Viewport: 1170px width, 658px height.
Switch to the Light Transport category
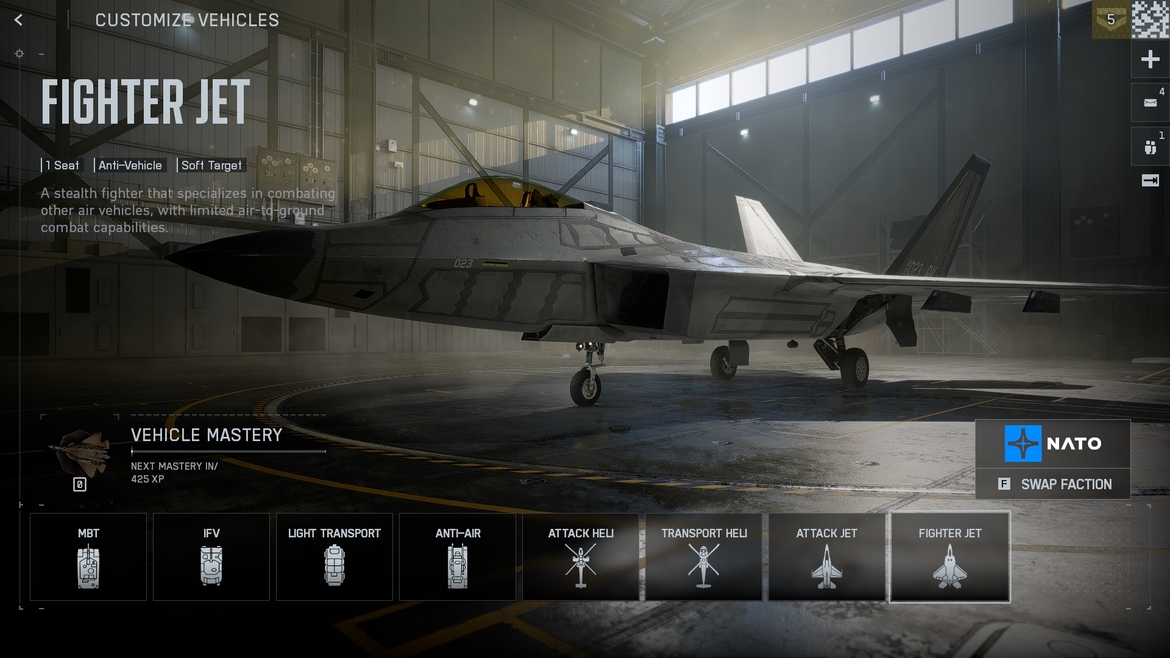pos(334,557)
